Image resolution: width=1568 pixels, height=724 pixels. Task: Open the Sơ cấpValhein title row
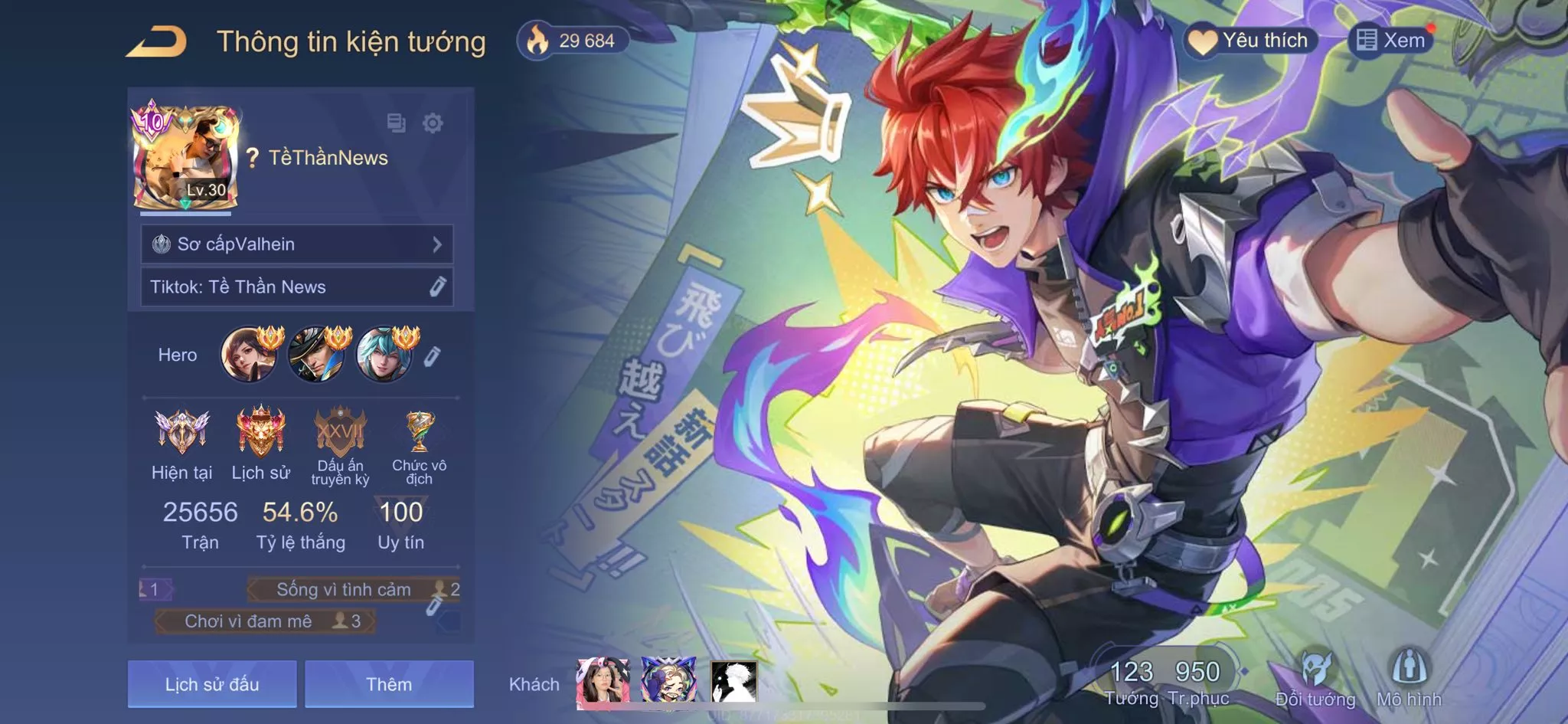click(297, 244)
